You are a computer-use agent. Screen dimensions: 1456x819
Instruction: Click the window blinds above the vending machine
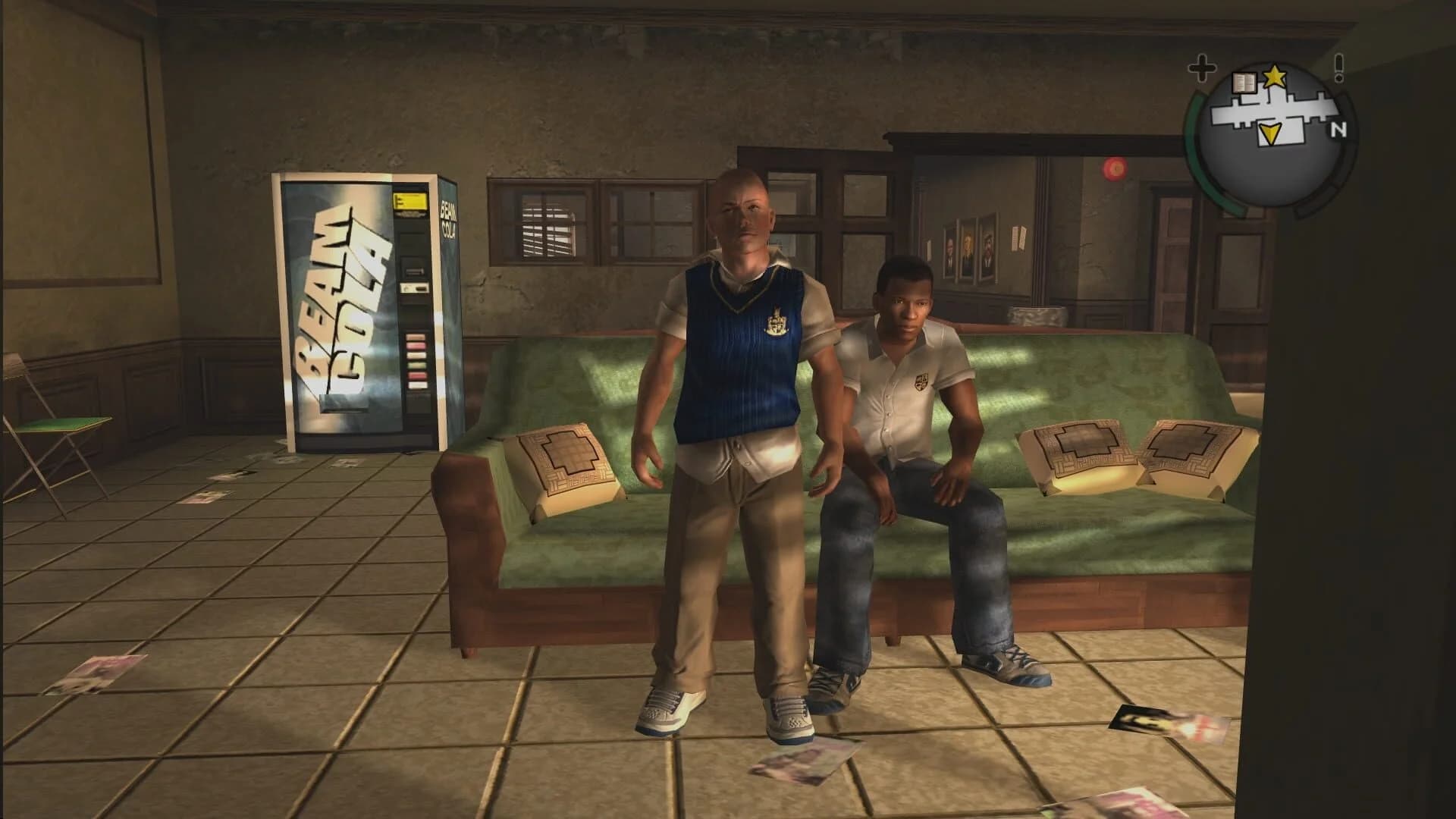pos(548,227)
